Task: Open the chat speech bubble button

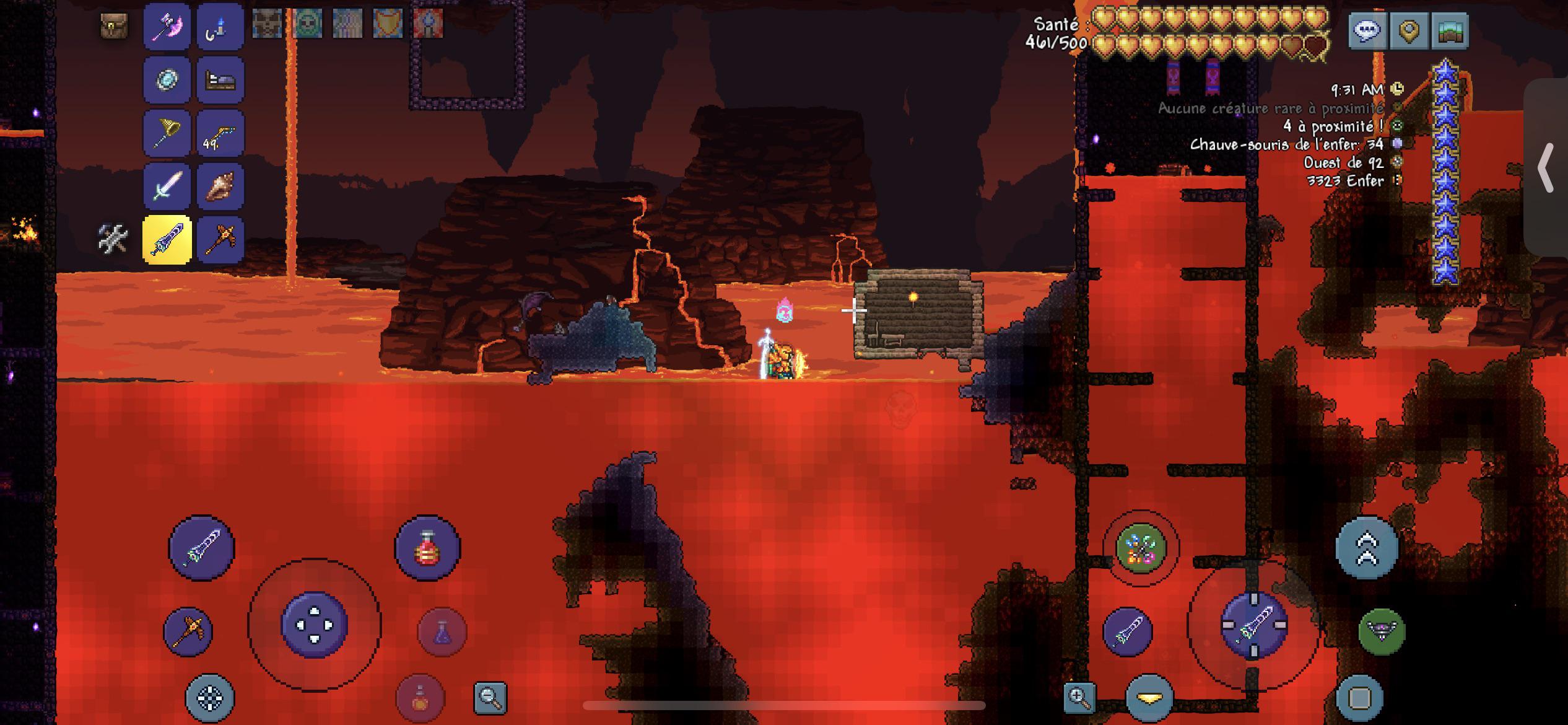Action: (x=1367, y=30)
